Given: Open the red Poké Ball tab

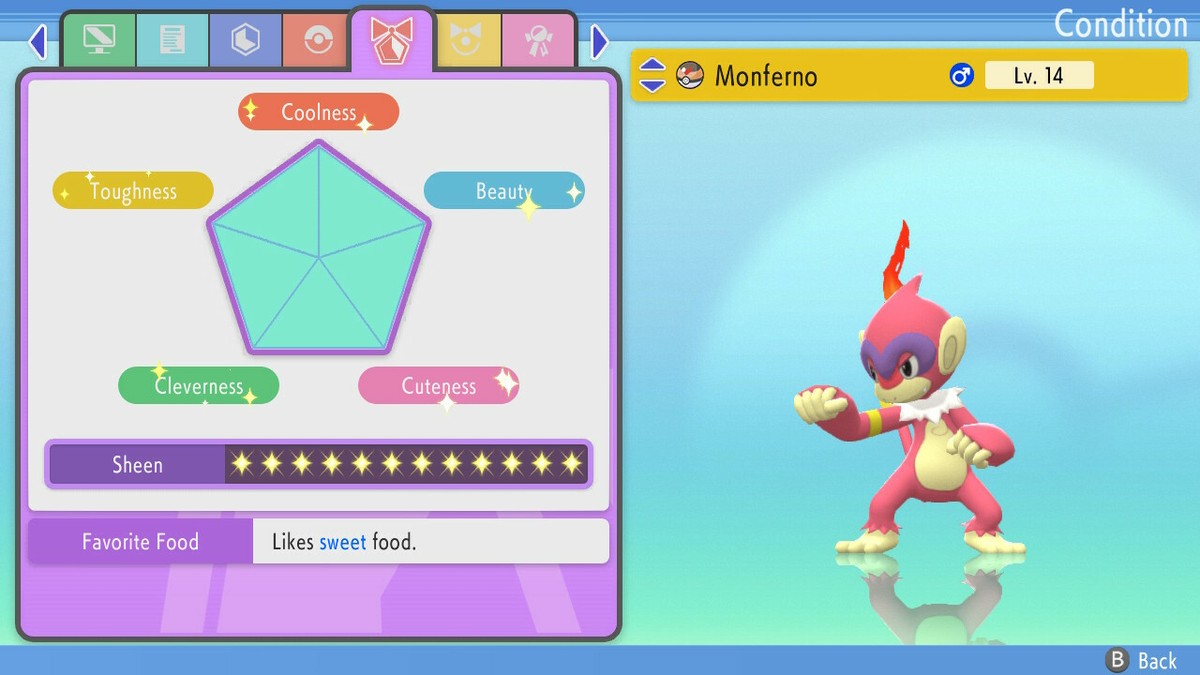Looking at the screenshot, I should pyautogui.click(x=318, y=40).
